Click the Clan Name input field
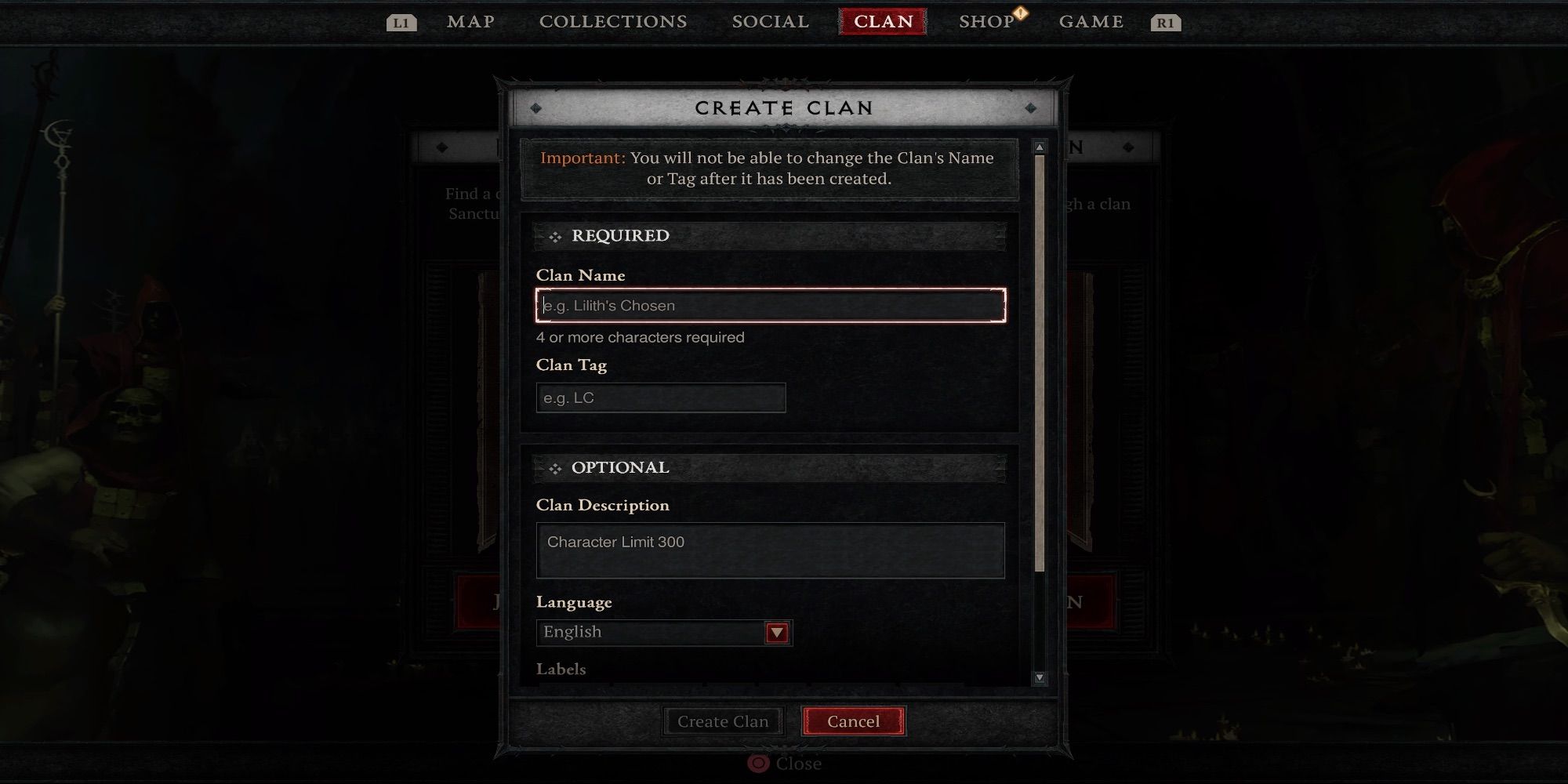 click(769, 305)
